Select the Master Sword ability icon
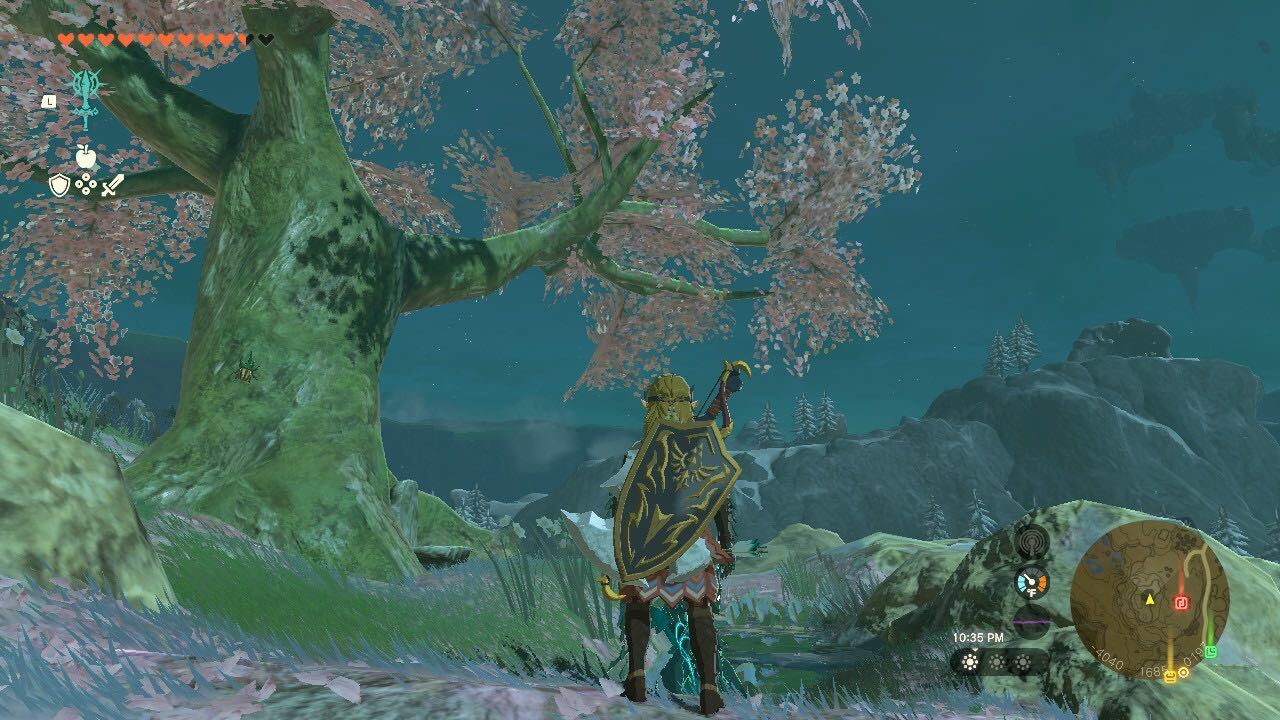The height and width of the screenshot is (720, 1280). (x=86, y=96)
